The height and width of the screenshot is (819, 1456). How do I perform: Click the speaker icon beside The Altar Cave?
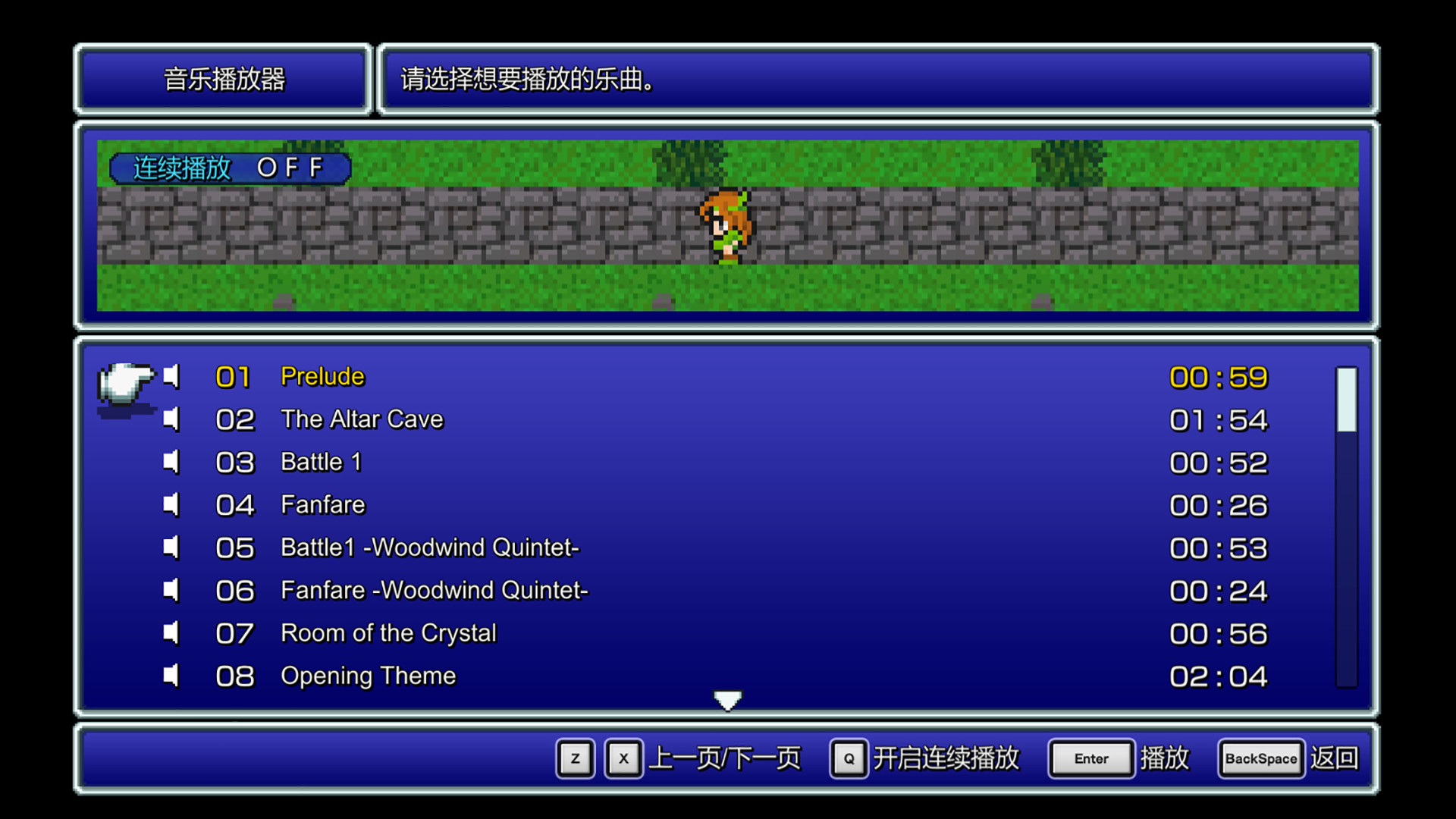point(171,419)
